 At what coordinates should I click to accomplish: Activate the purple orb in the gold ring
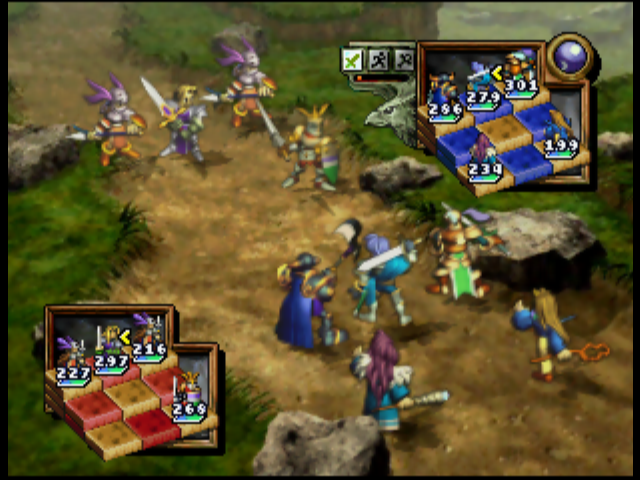pos(571,54)
